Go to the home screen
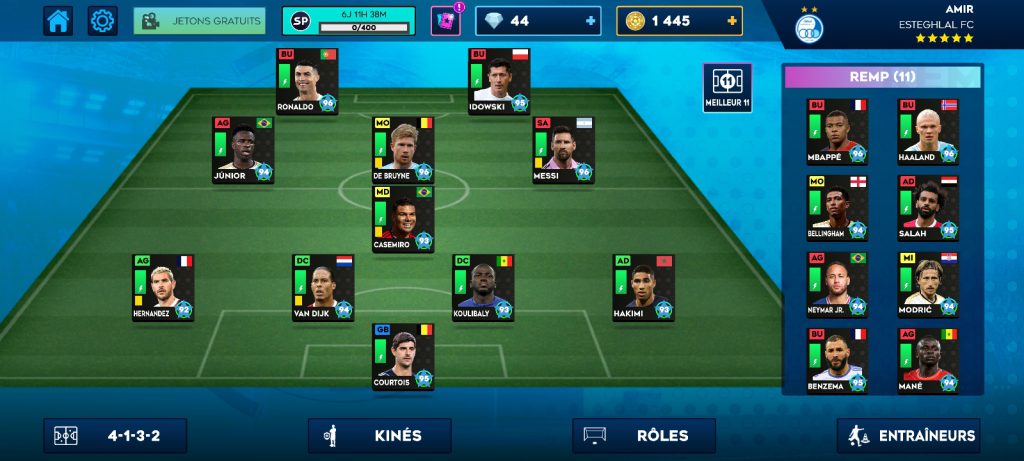 [x=58, y=20]
